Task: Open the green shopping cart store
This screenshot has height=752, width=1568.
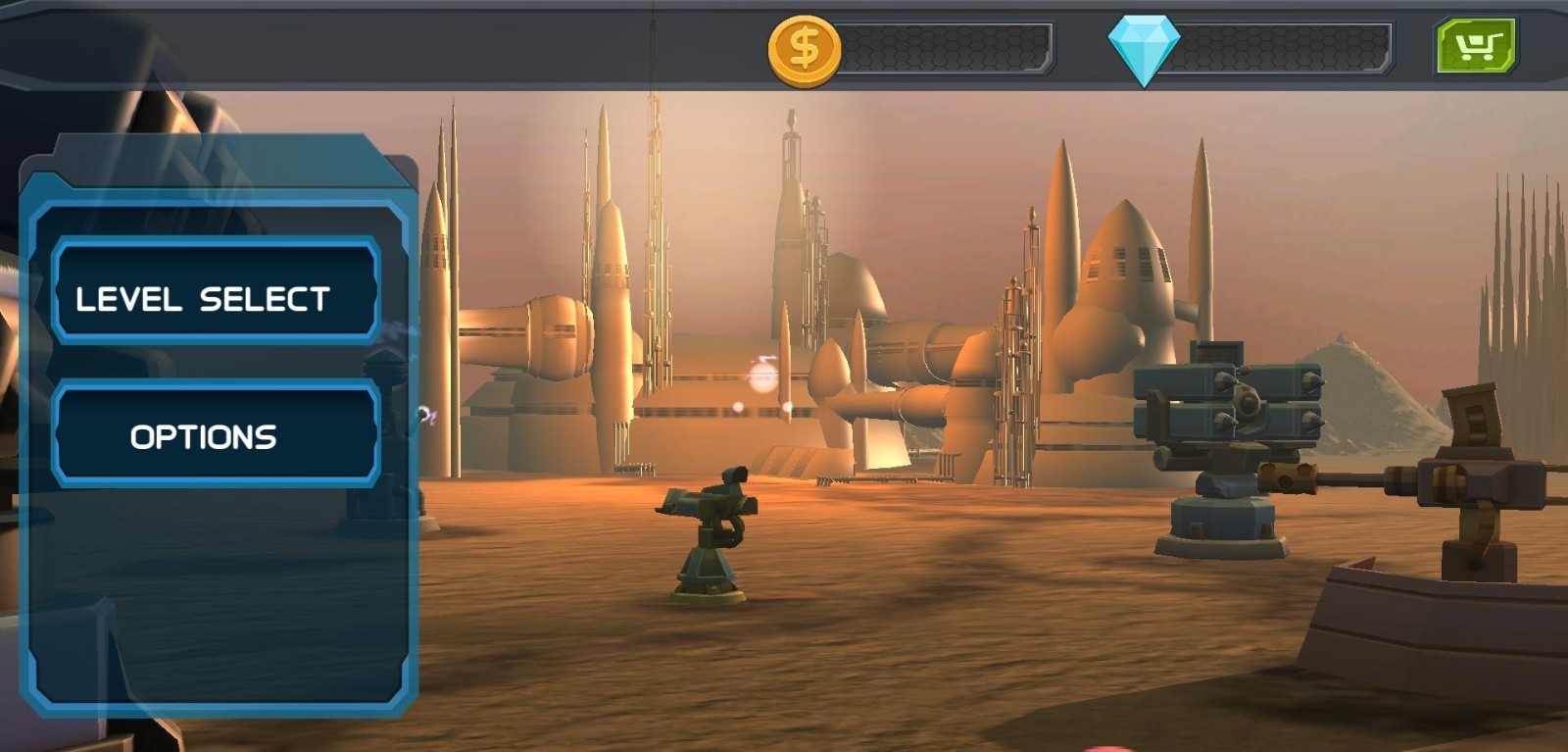Action: click(1476, 45)
